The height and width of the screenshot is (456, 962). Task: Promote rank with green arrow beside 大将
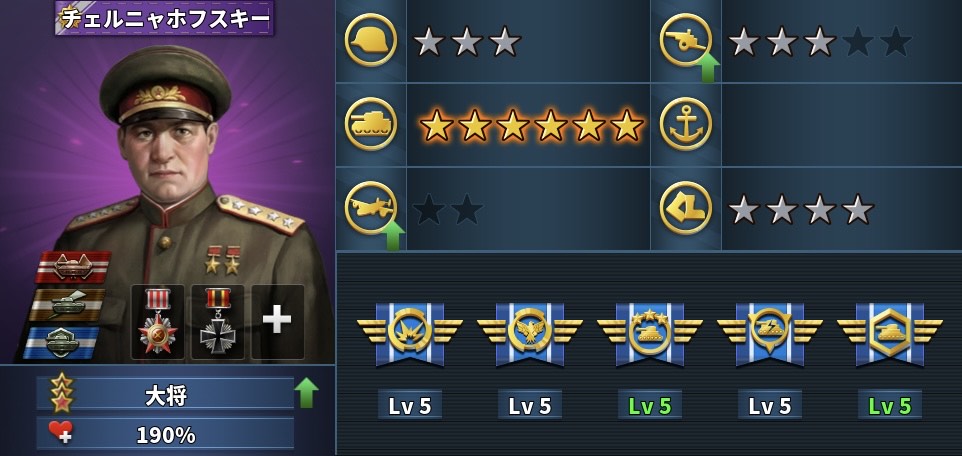click(306, 392)
